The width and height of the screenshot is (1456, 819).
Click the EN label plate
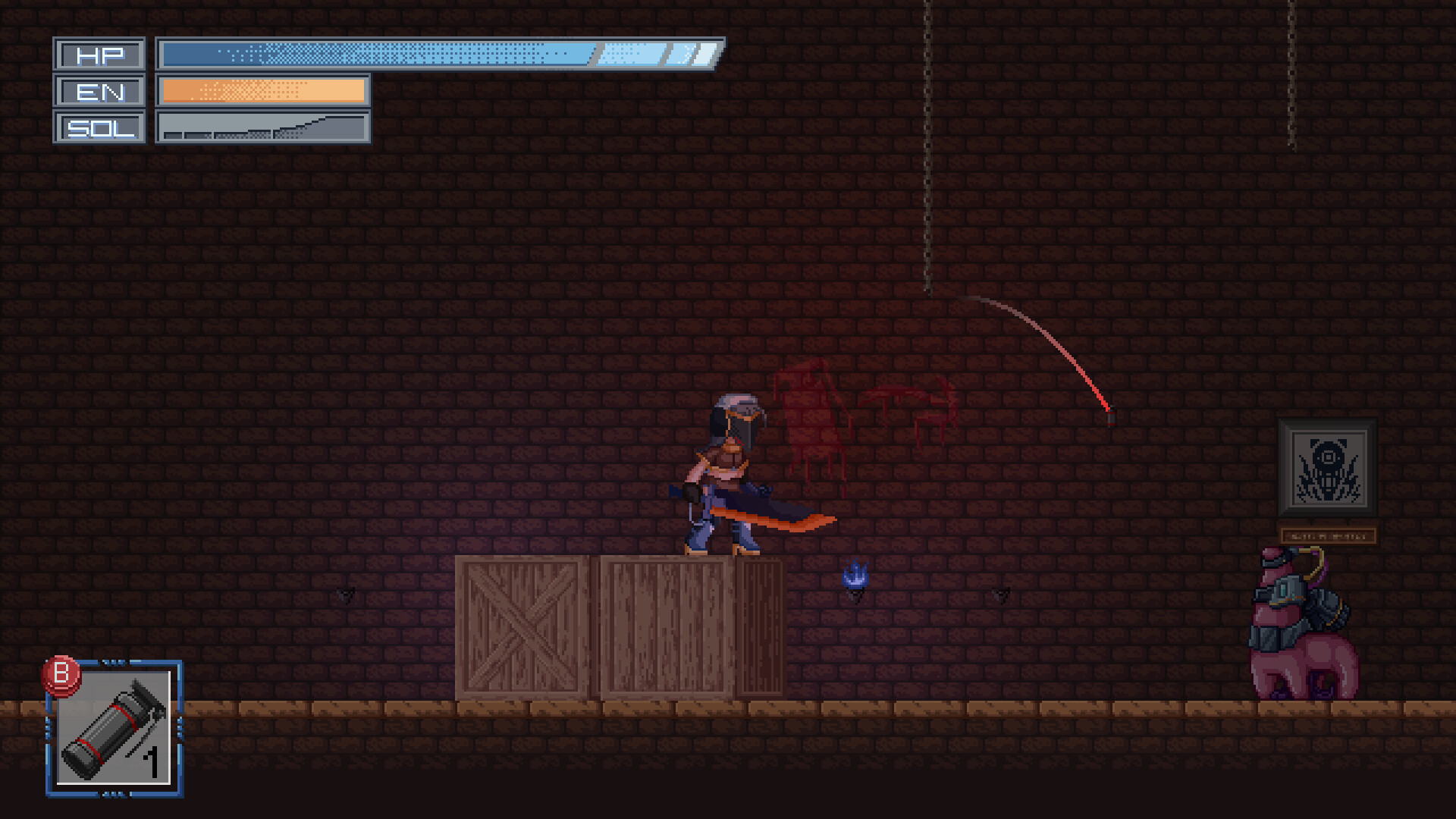(x=99, y=92)
